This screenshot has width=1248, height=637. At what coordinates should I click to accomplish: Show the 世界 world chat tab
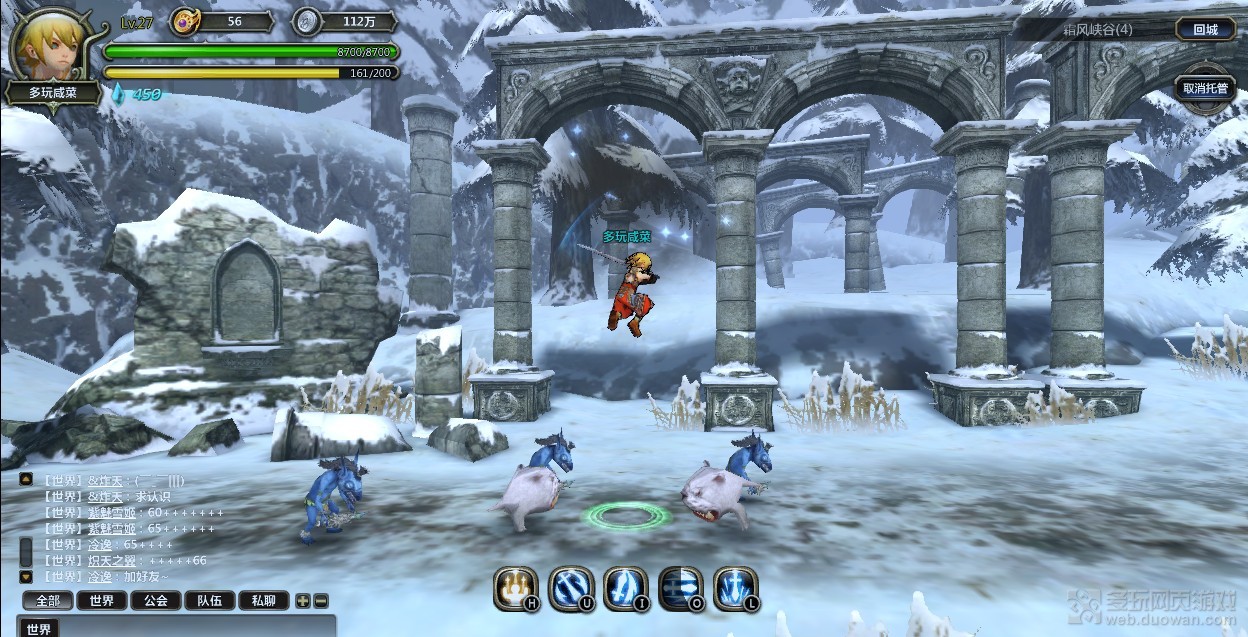click(x=102, y=601)
